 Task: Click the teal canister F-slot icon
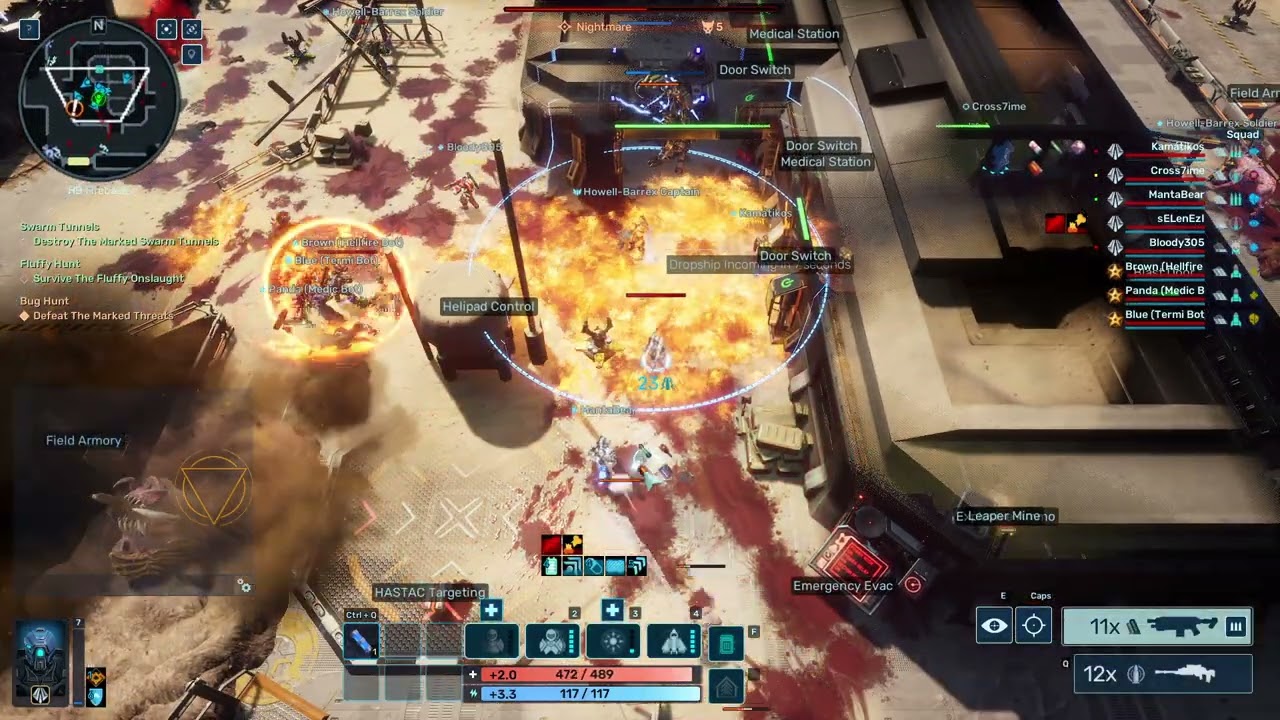click(726, 645)
